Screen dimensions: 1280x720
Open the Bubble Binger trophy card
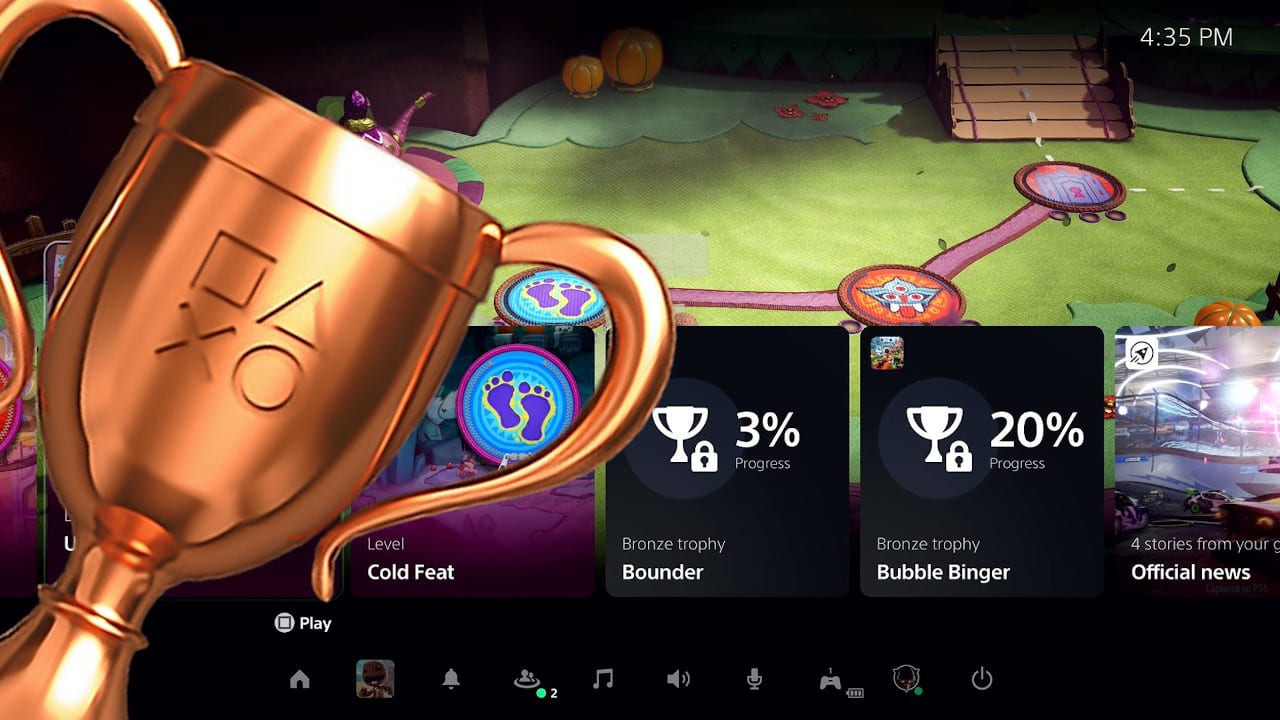point(981,460)
